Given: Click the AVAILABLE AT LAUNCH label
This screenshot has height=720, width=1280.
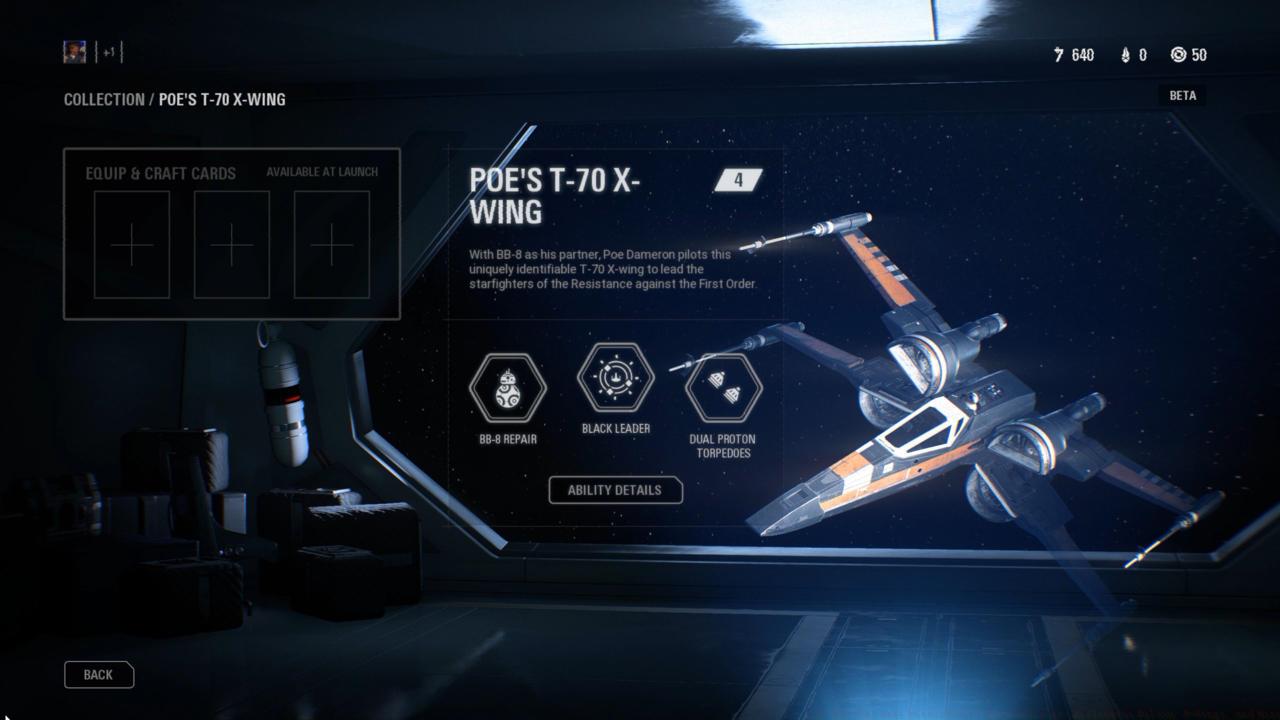Looking at the screenshot, I should click(x=322, y=171).
